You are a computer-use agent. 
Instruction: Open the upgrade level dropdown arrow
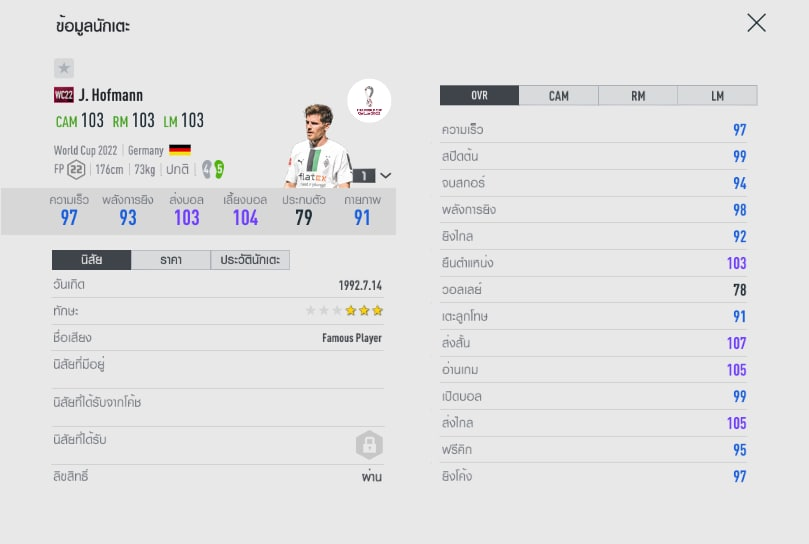[386, 175]
